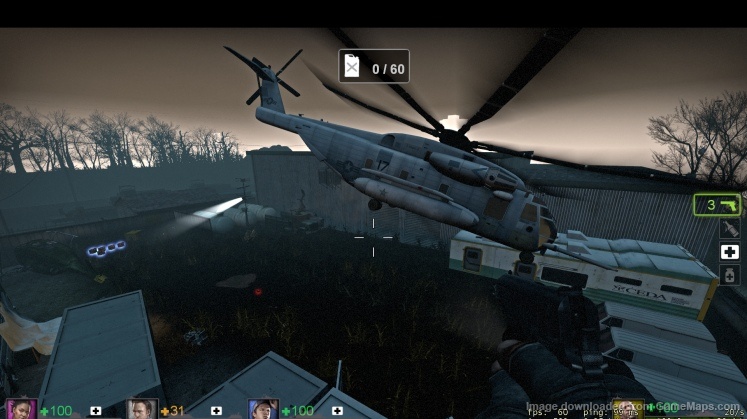Click the gas can objective icon
The width and height of the screenshot is (747, 419).
[352, 68]
